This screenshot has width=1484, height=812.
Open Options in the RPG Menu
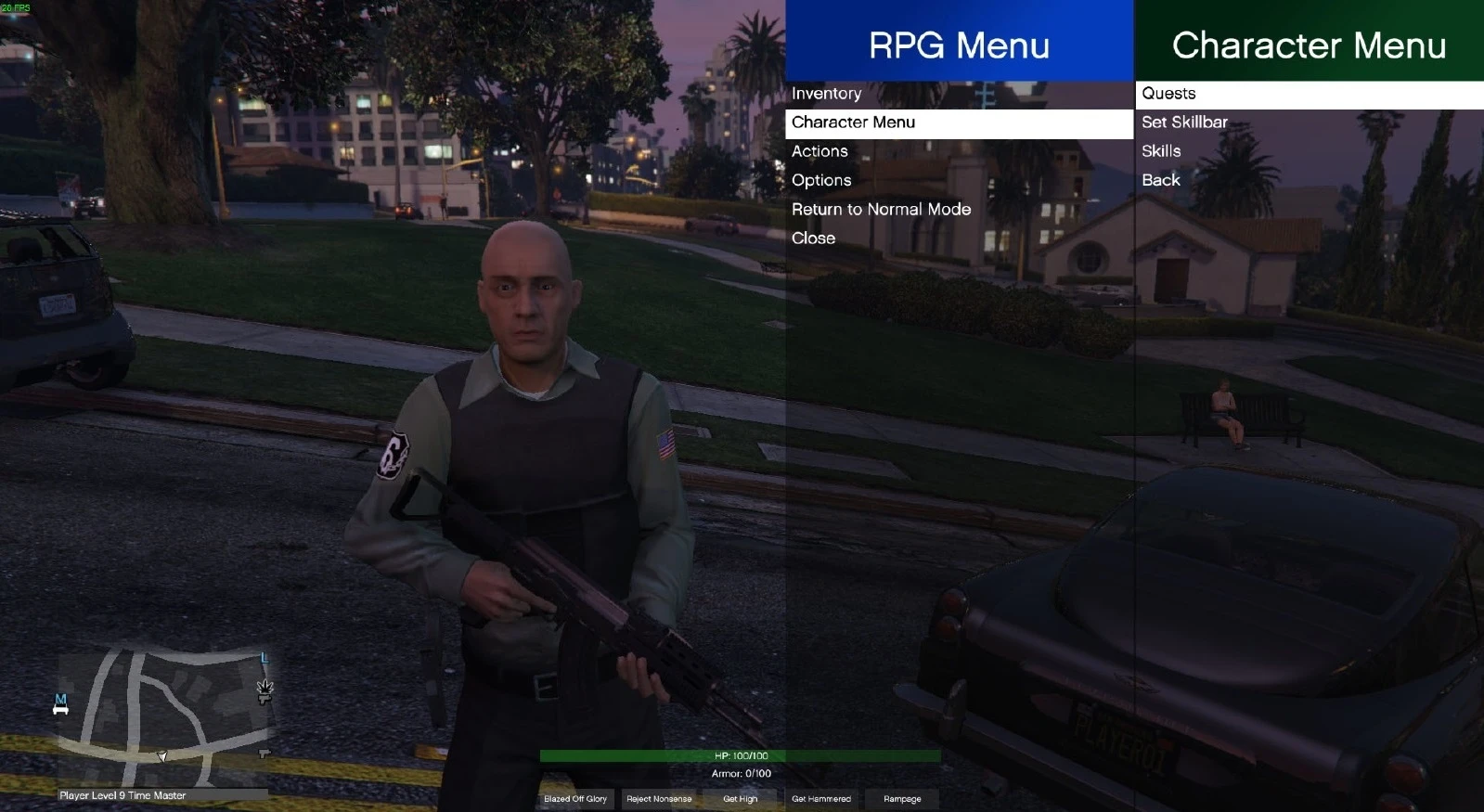click(821, 180)
